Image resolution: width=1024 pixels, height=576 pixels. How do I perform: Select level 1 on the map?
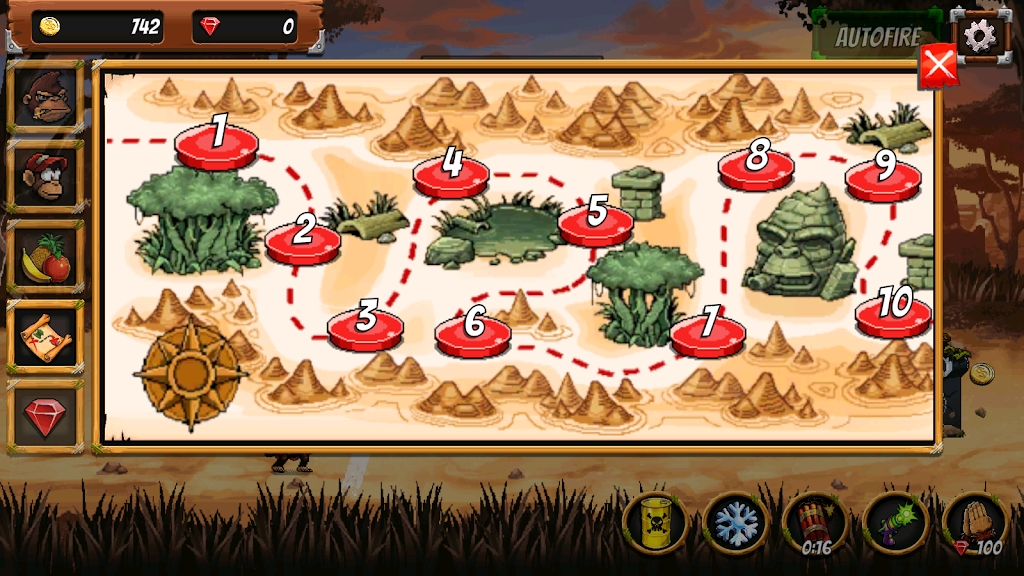coord(217,144)
